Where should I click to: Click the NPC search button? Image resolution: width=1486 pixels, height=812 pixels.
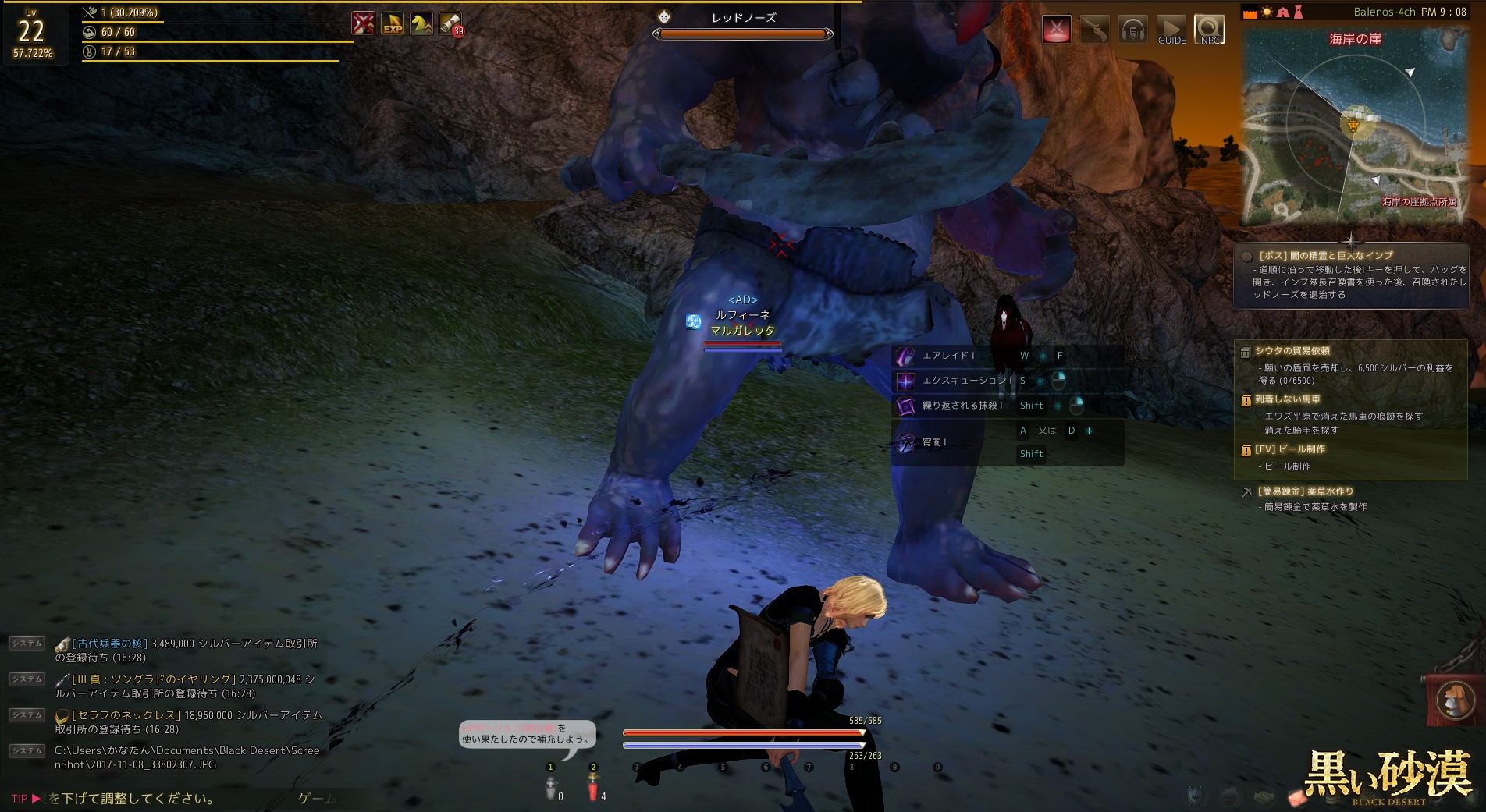(1209, 30)
